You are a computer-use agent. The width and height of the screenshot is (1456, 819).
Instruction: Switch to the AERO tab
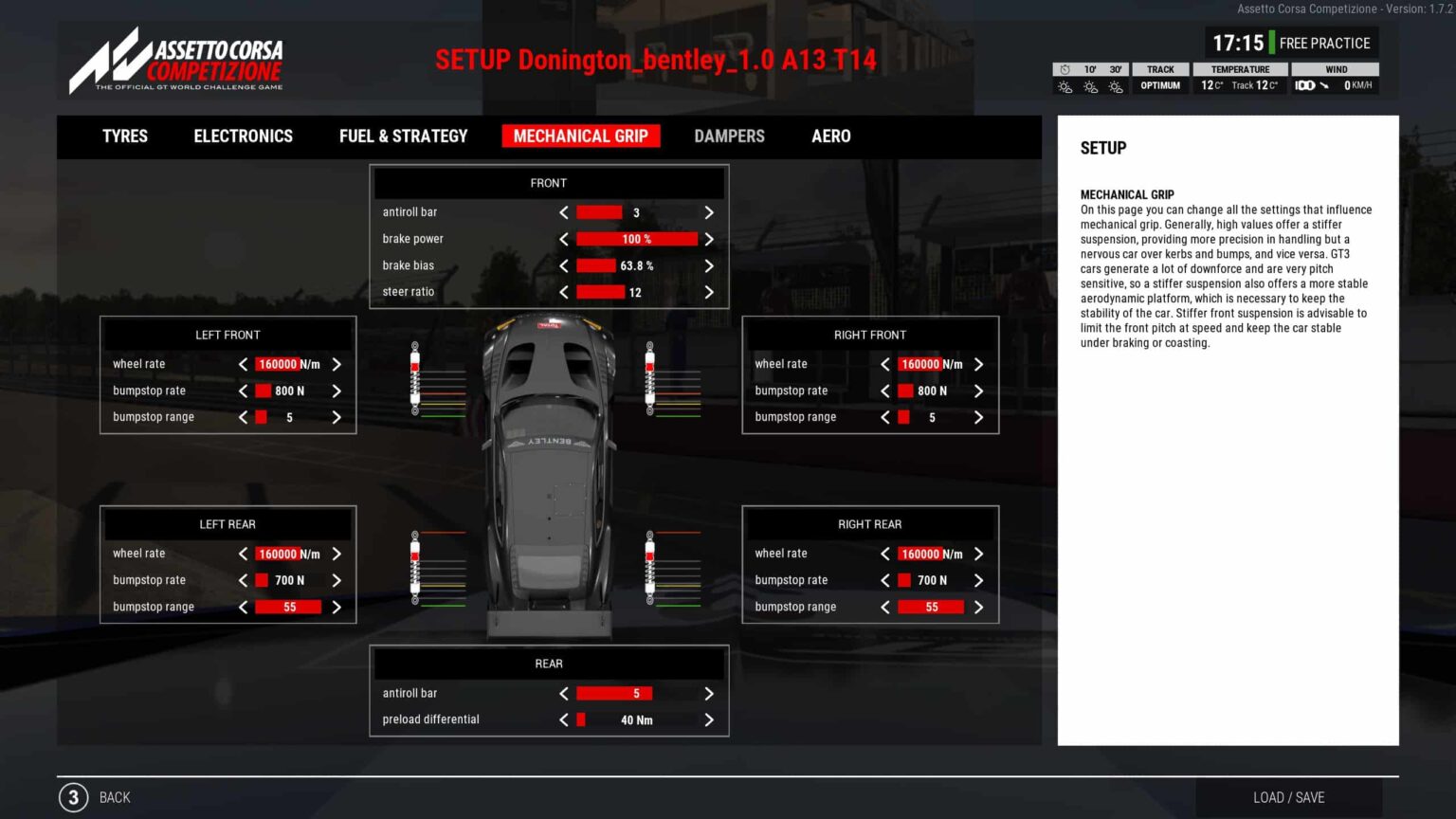click(x=830, y=136)
